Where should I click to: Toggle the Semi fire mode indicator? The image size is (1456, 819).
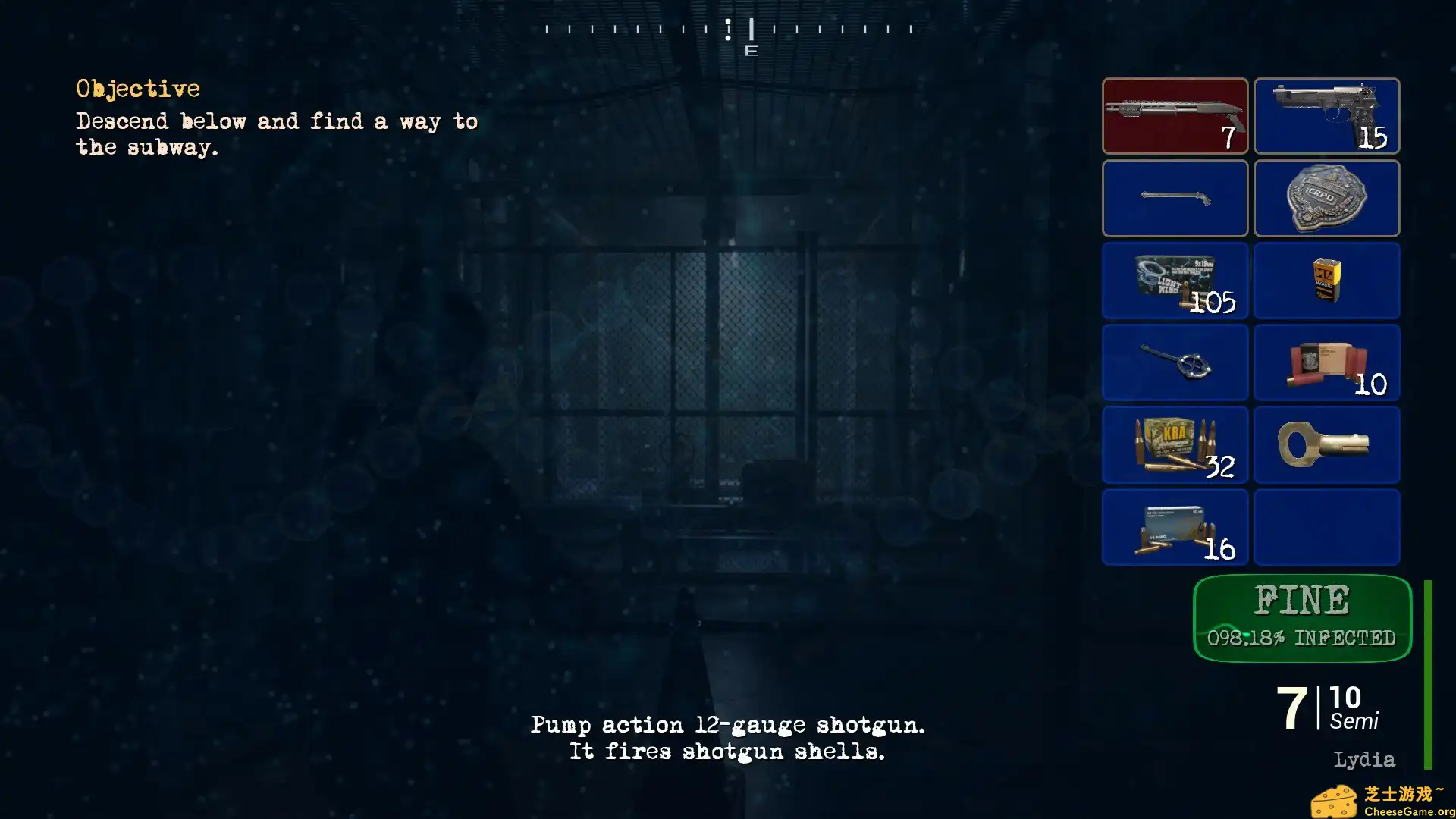pyautogui.click(x=1355, y=723)
